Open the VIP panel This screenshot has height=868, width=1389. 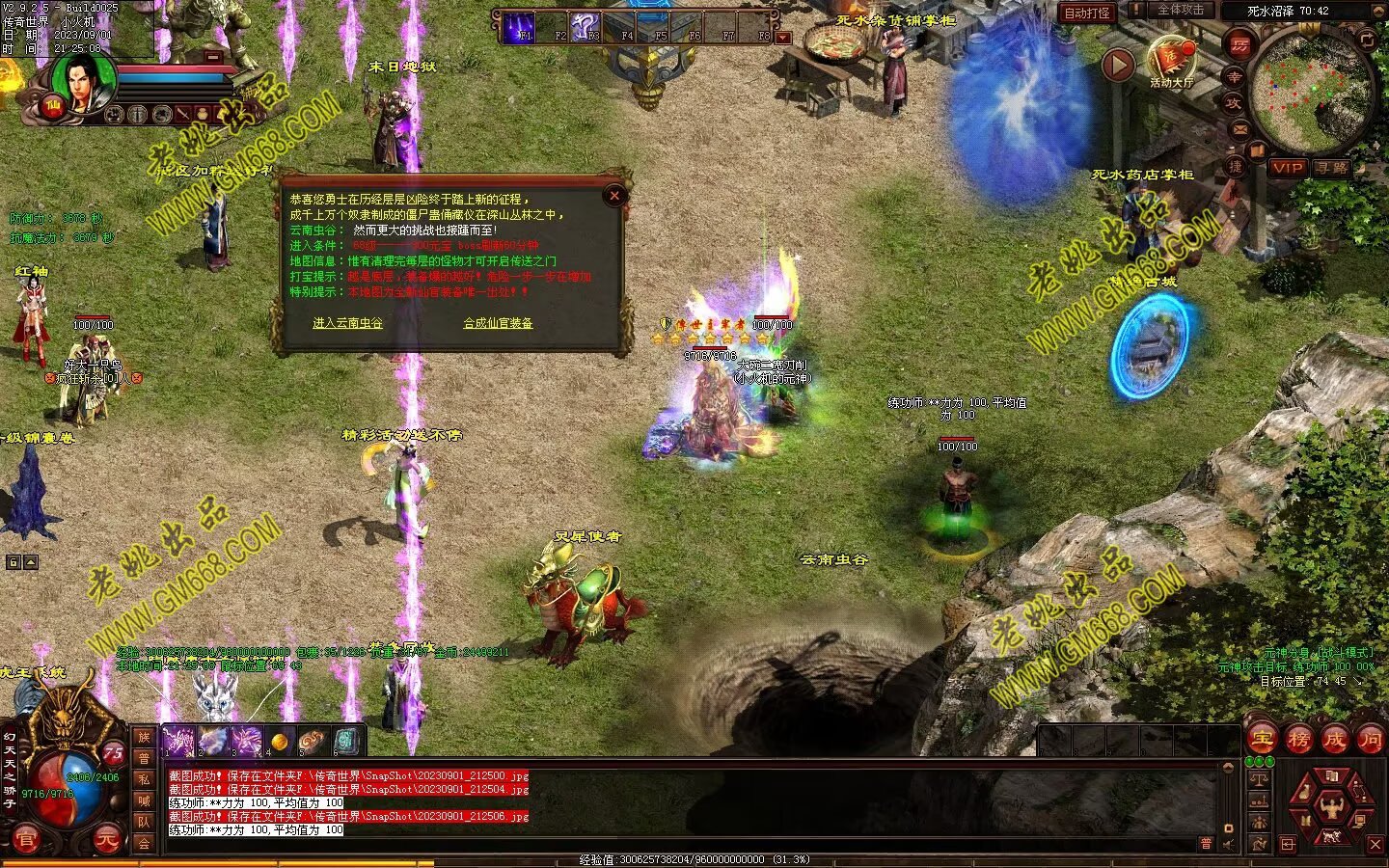[x=1287, y=168]
